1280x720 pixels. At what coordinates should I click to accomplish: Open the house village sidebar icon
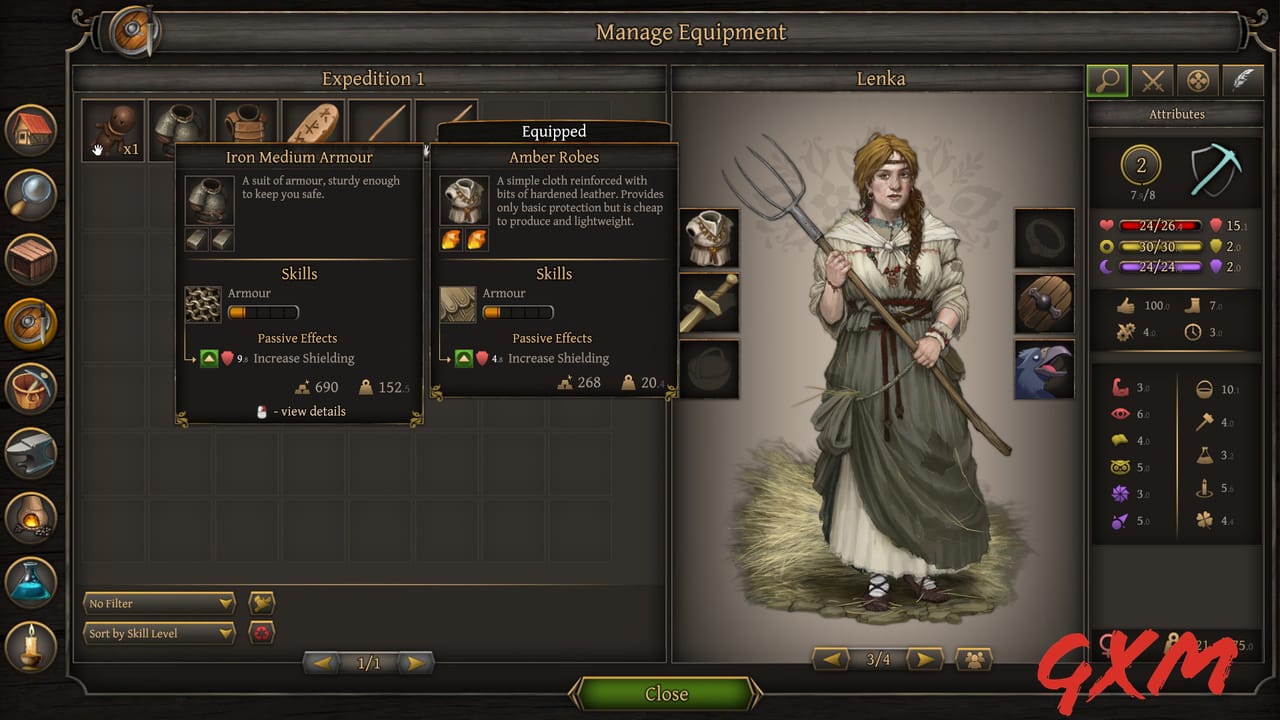pos(31,131)
